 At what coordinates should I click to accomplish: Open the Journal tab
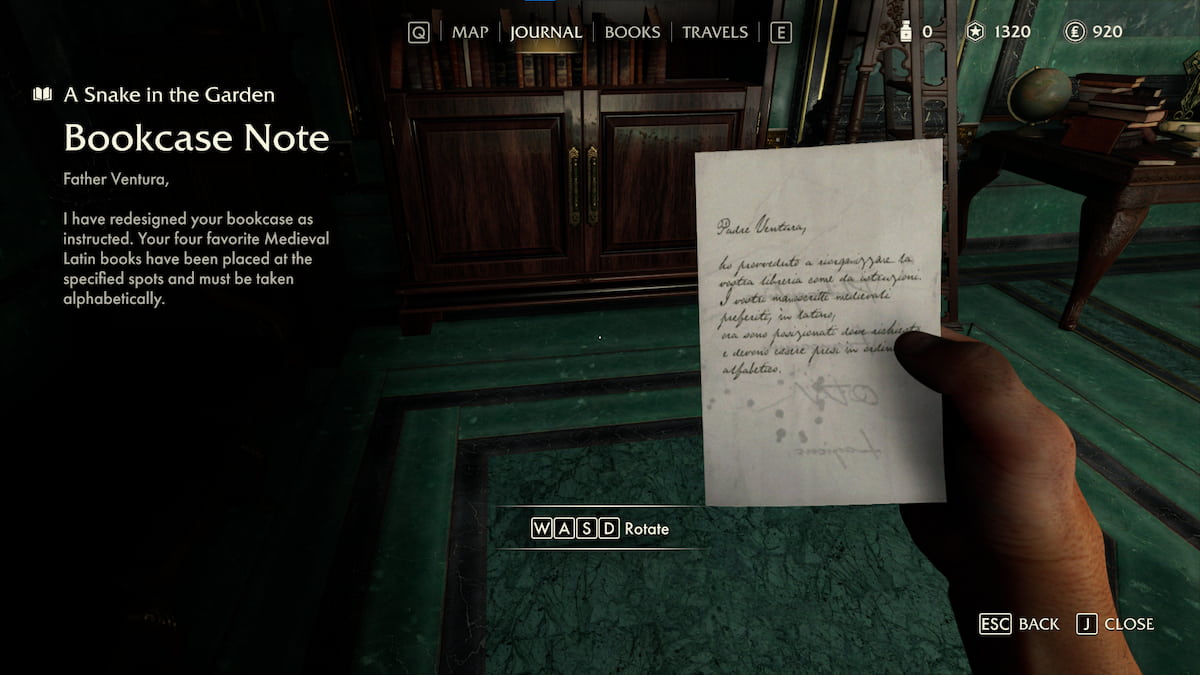point(545,32)
